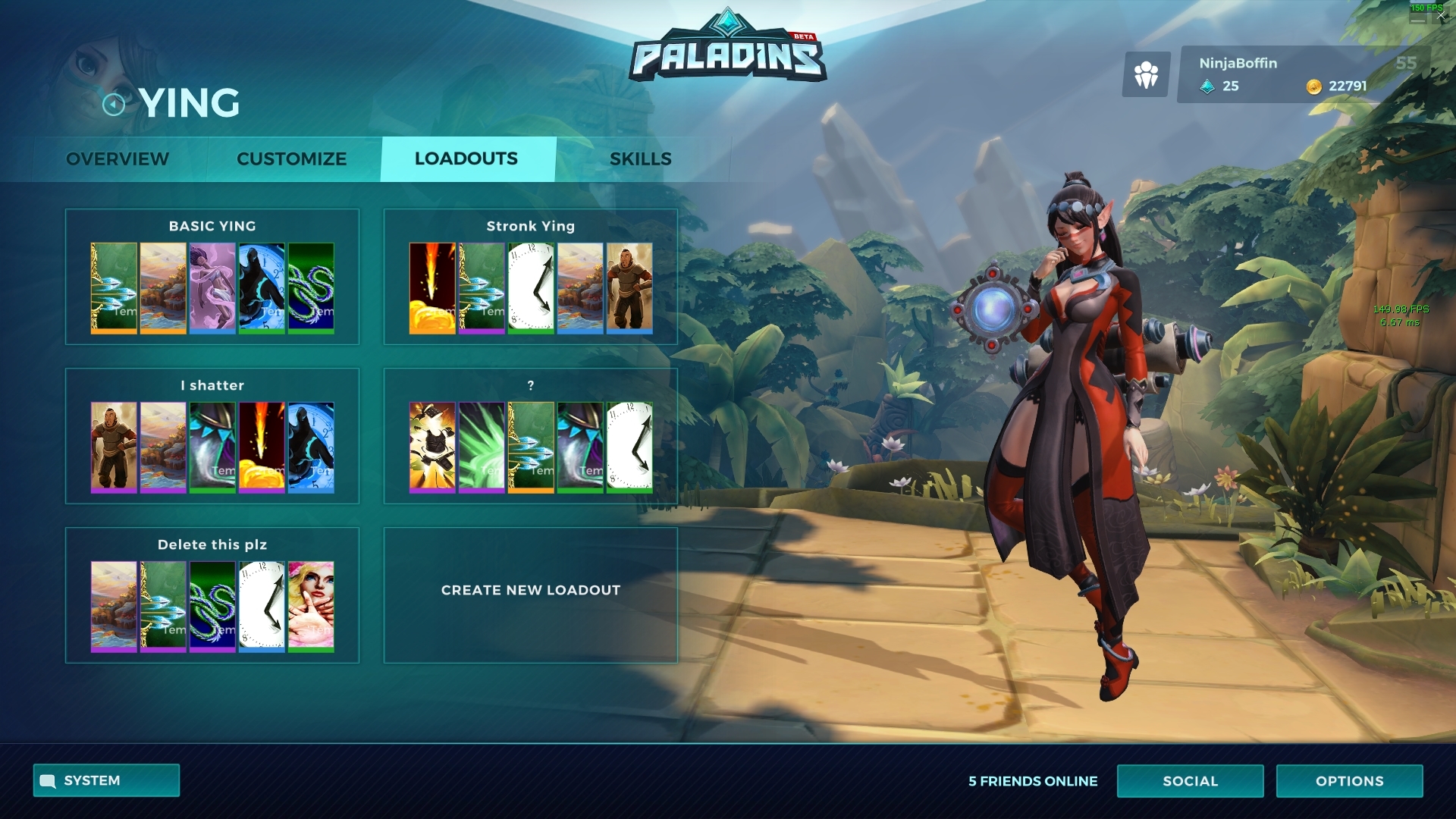This screenshot has width=1456, height=819.
Task: Open the Social panel
Action: 1190,781
